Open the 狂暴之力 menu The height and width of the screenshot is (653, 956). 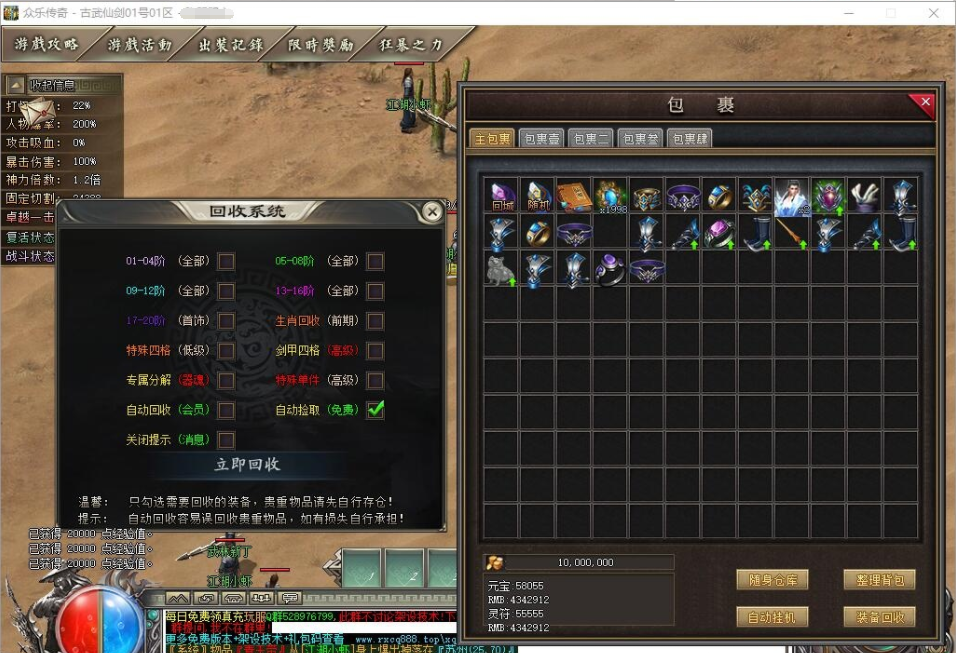click(412, 45)
